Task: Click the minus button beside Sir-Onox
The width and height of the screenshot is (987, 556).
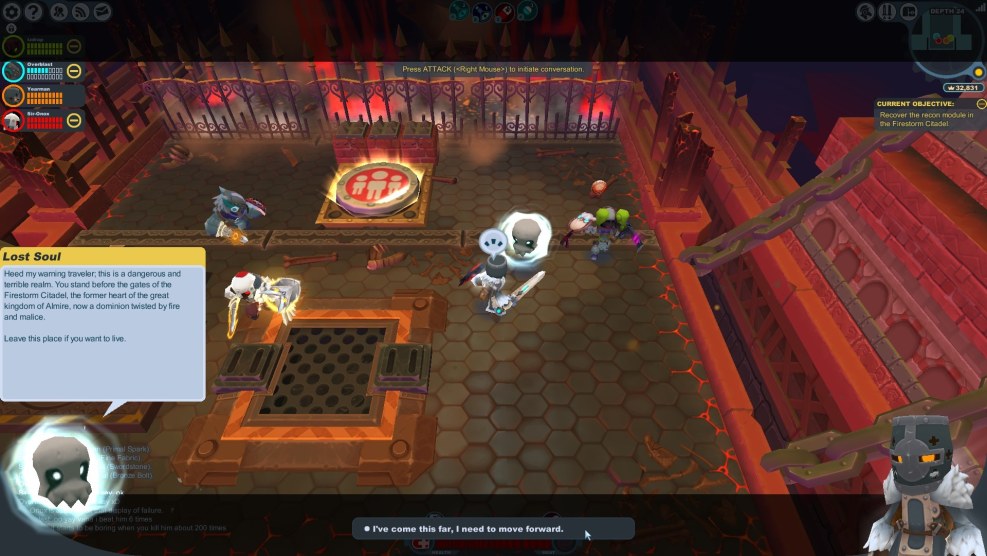Action: pyautogui.click(x=74, y=121)
